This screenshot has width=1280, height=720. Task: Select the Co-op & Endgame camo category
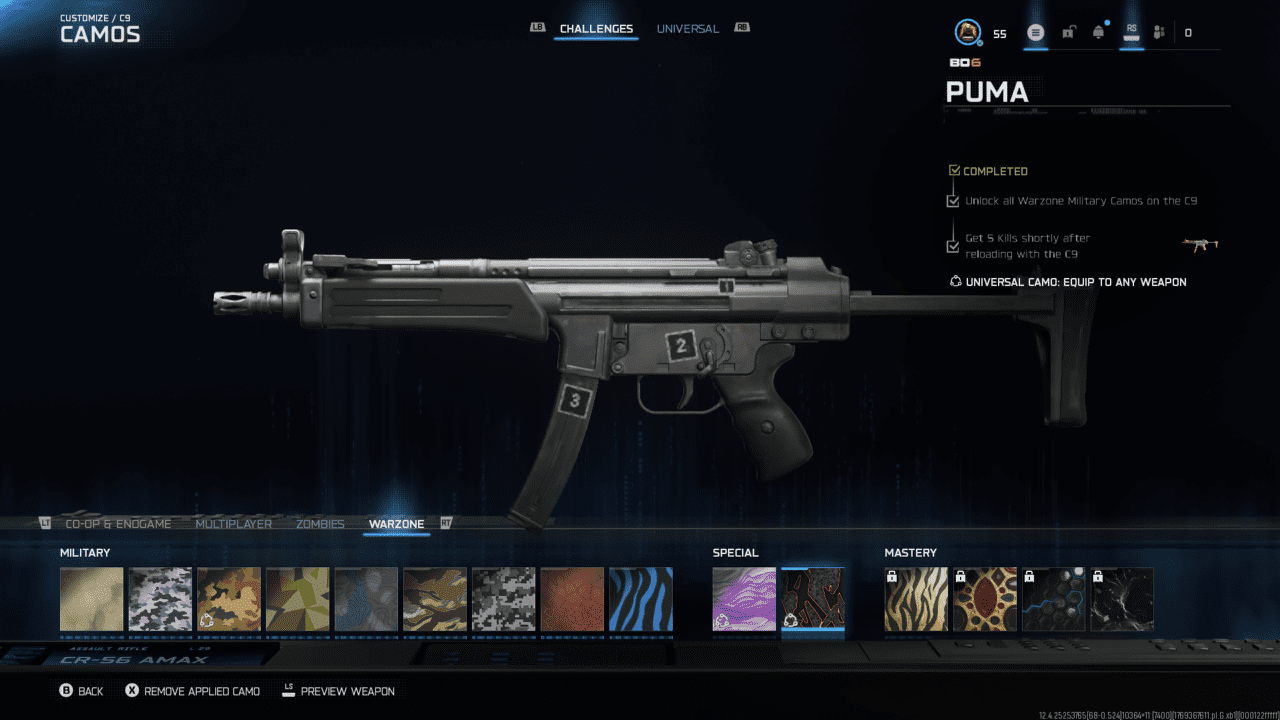pos(118,524)
